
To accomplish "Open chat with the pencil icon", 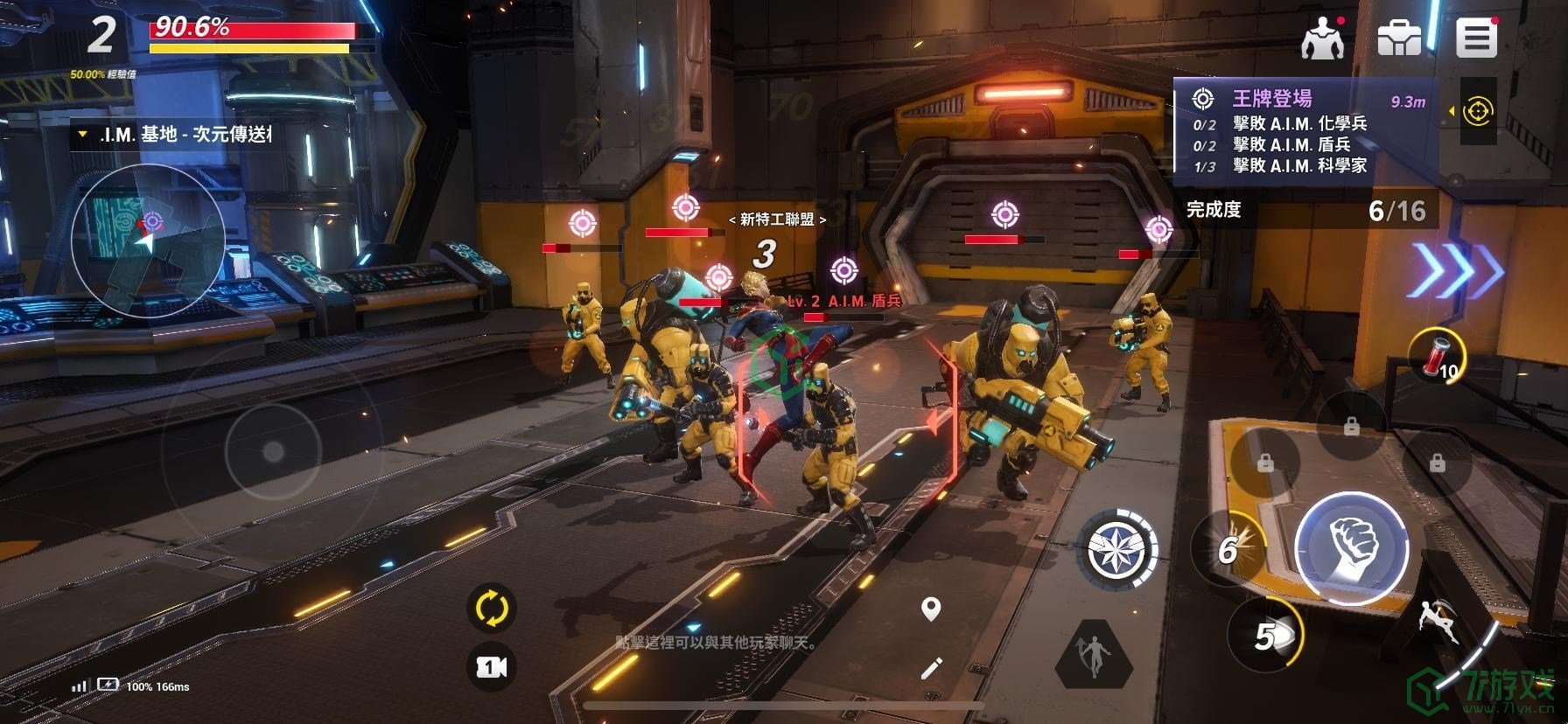I will (931, 669).
